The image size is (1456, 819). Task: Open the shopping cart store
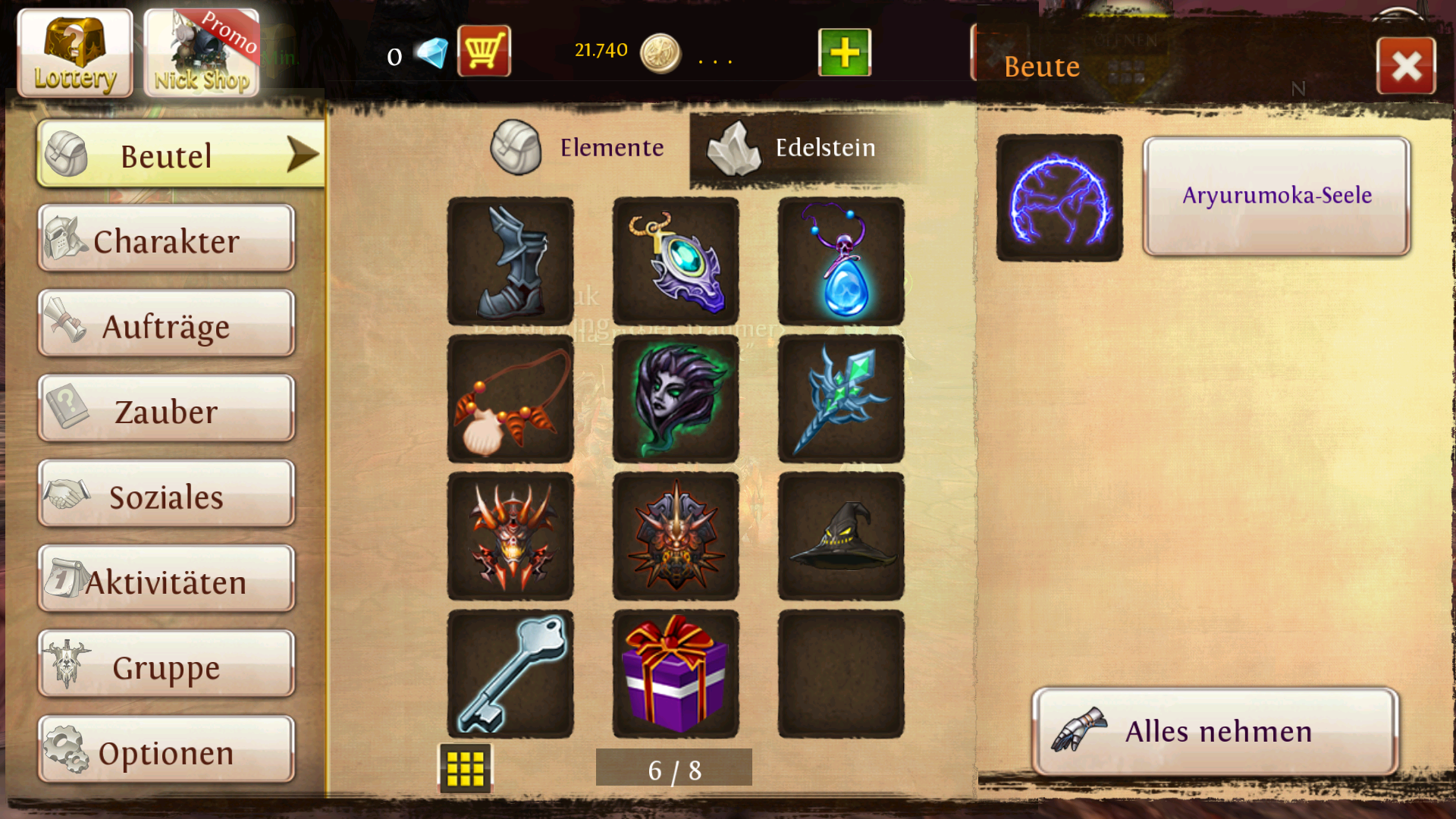pyautogui.click(x=484, y=52)
